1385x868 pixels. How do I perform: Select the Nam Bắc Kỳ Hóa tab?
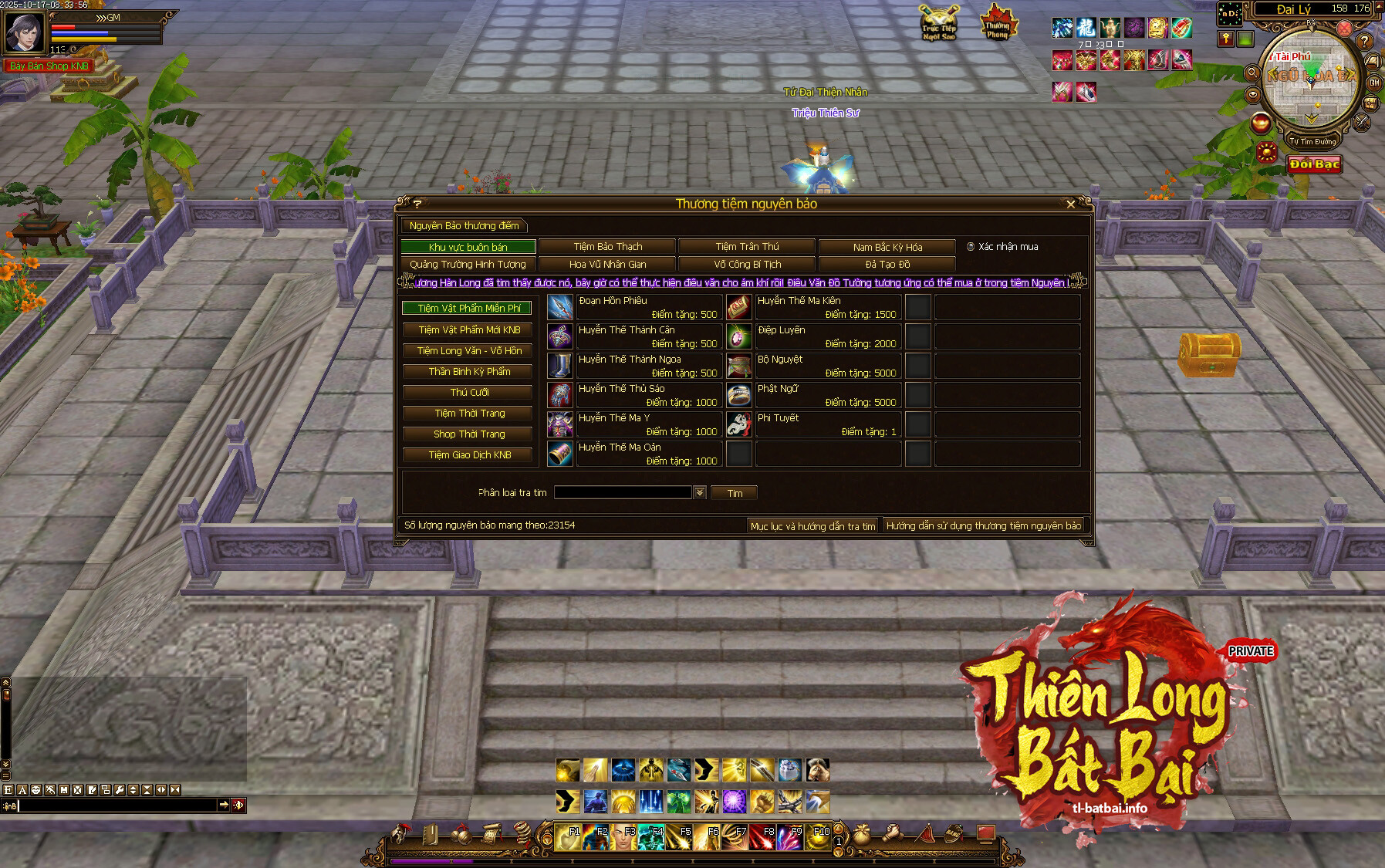pyautogui.click(x=887, y=247)
